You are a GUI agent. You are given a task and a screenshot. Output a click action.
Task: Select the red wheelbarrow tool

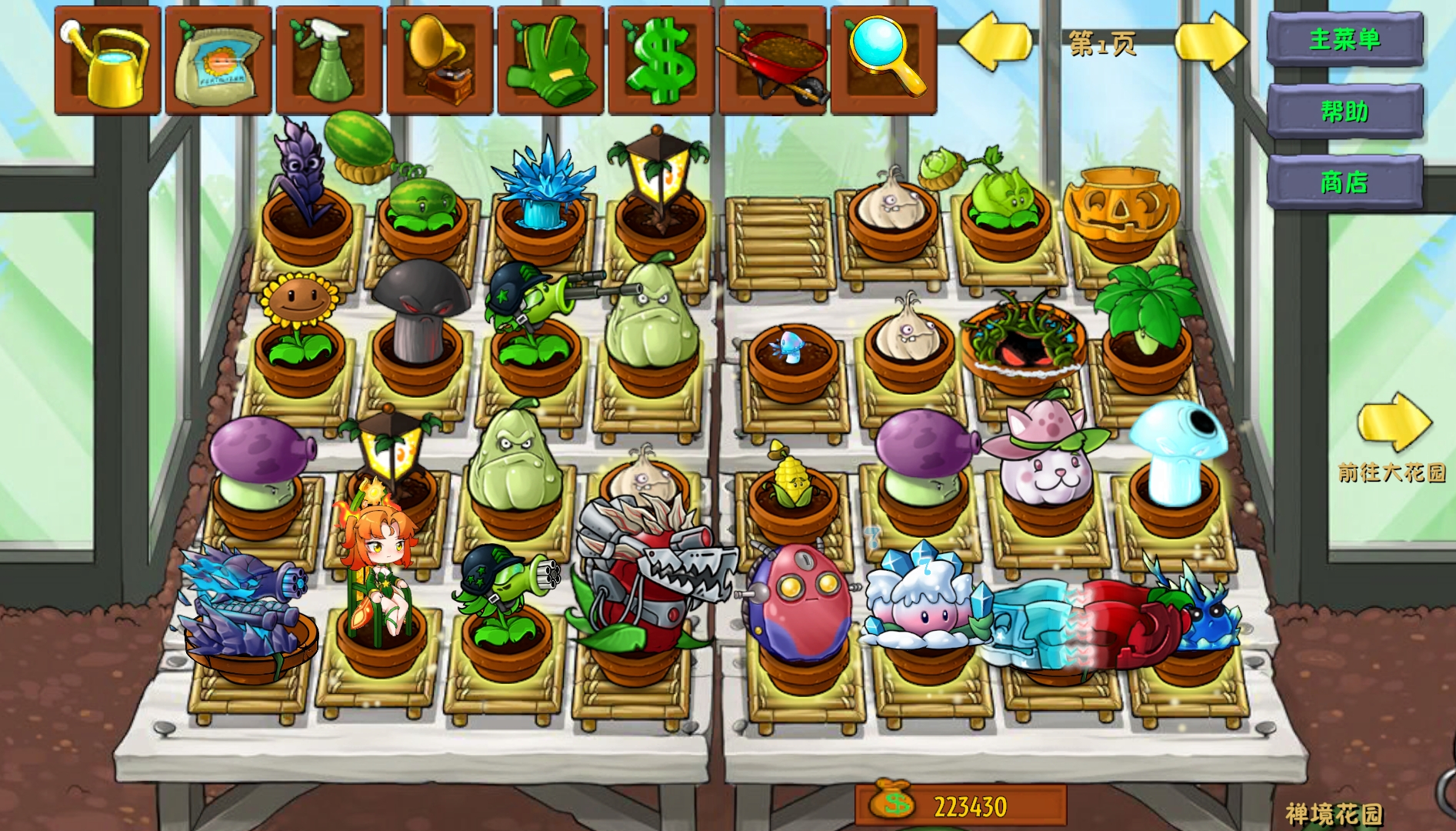pos(772,61)
